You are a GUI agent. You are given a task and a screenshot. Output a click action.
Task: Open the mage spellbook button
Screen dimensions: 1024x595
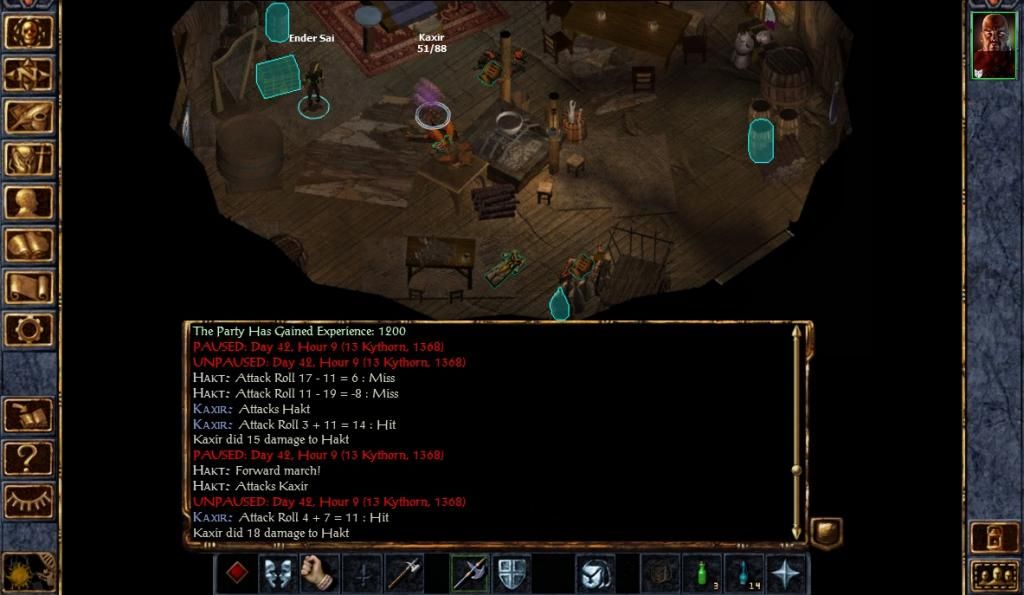(x=30, y=245)
